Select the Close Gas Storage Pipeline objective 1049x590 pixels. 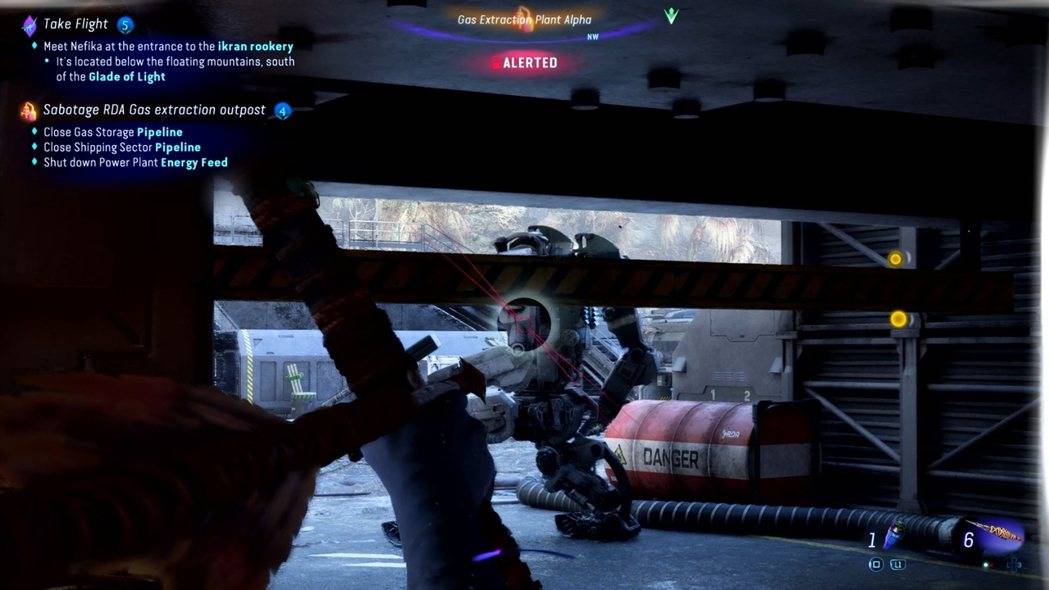pos(113,132)
